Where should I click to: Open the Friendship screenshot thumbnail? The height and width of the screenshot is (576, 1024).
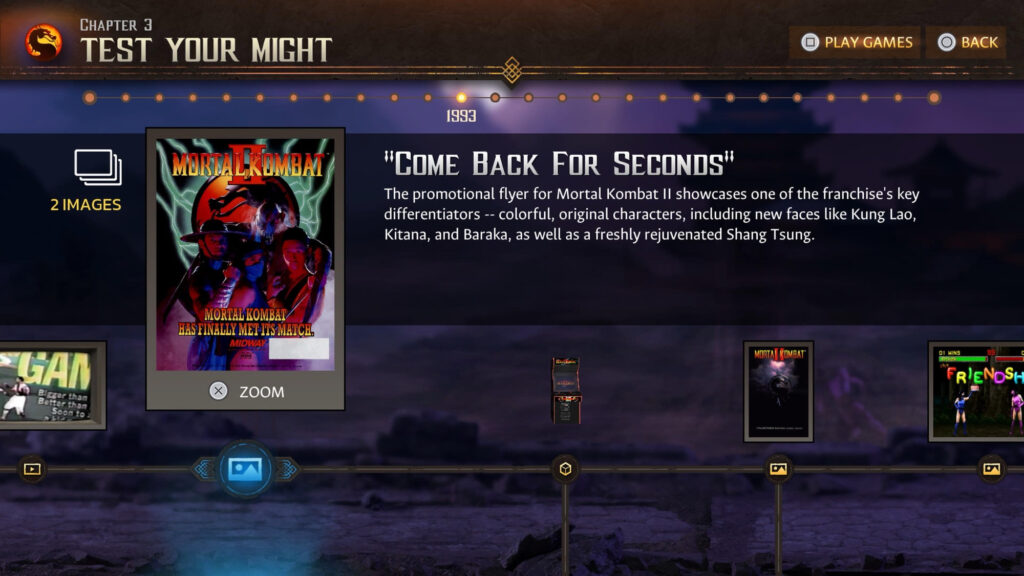[x=978, y=391]
